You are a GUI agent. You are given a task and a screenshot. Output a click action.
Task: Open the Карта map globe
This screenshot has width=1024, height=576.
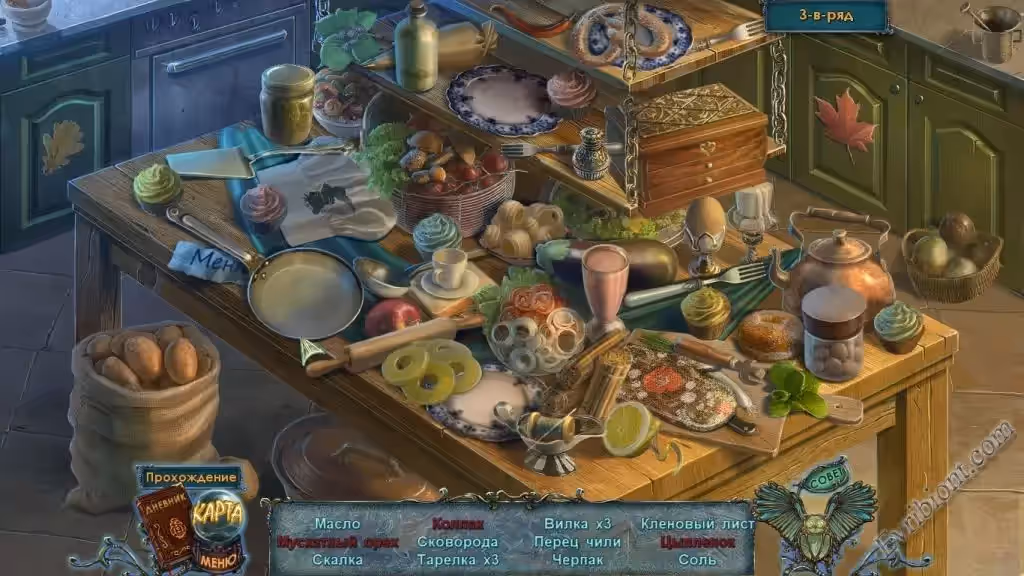click(218, 513)
